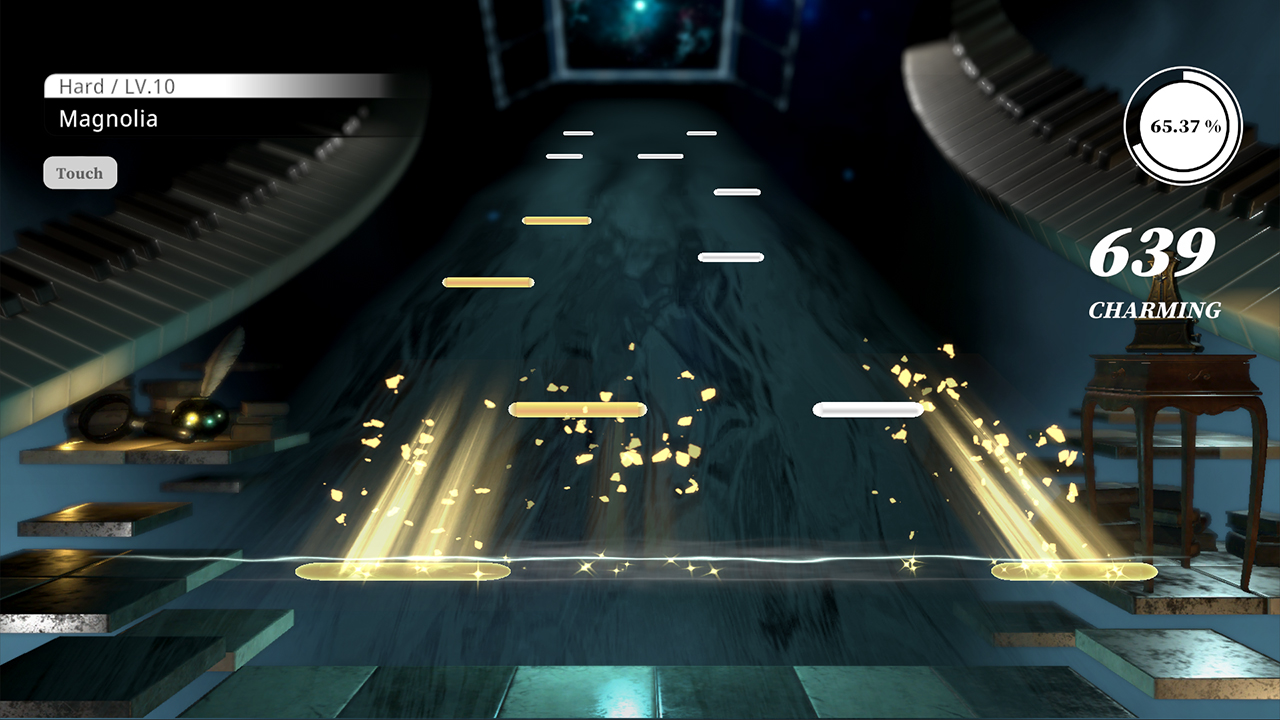Toggle the Touch mode badge
Image resolution: width=1280 pixels, height=720 pixels.
click(80, 172)
